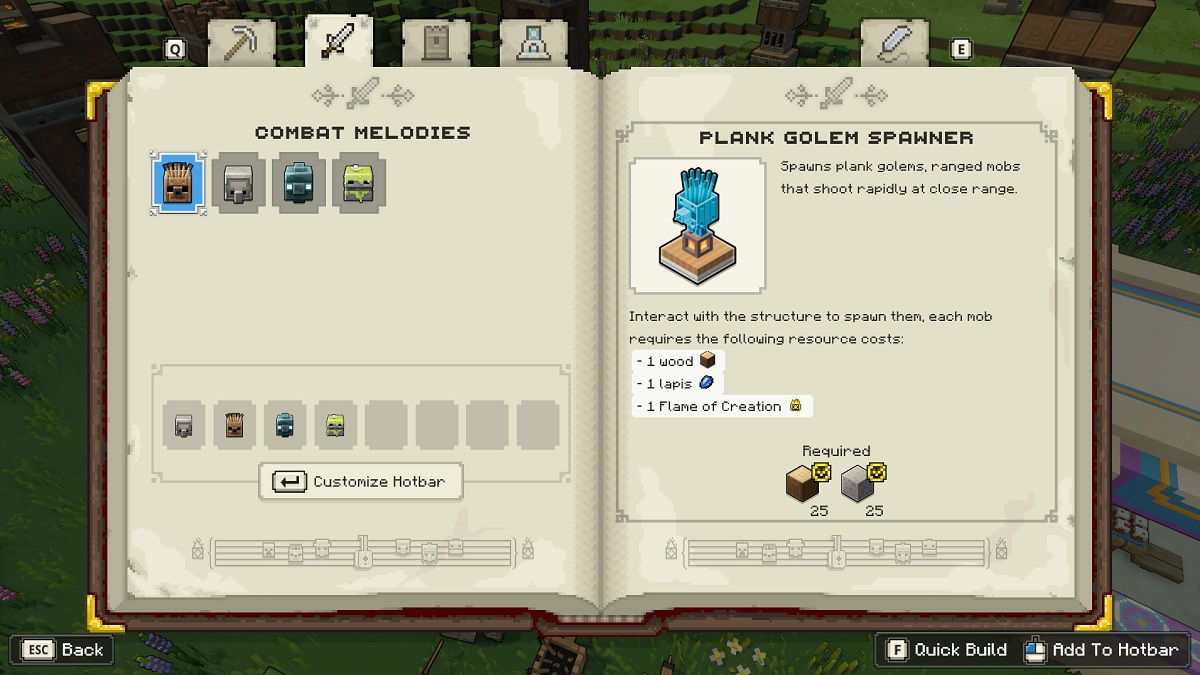Select the teal golem hotbar slot
Image resolution: width=1200 pixels, height=675 pixels.
(x=285, y=426)
